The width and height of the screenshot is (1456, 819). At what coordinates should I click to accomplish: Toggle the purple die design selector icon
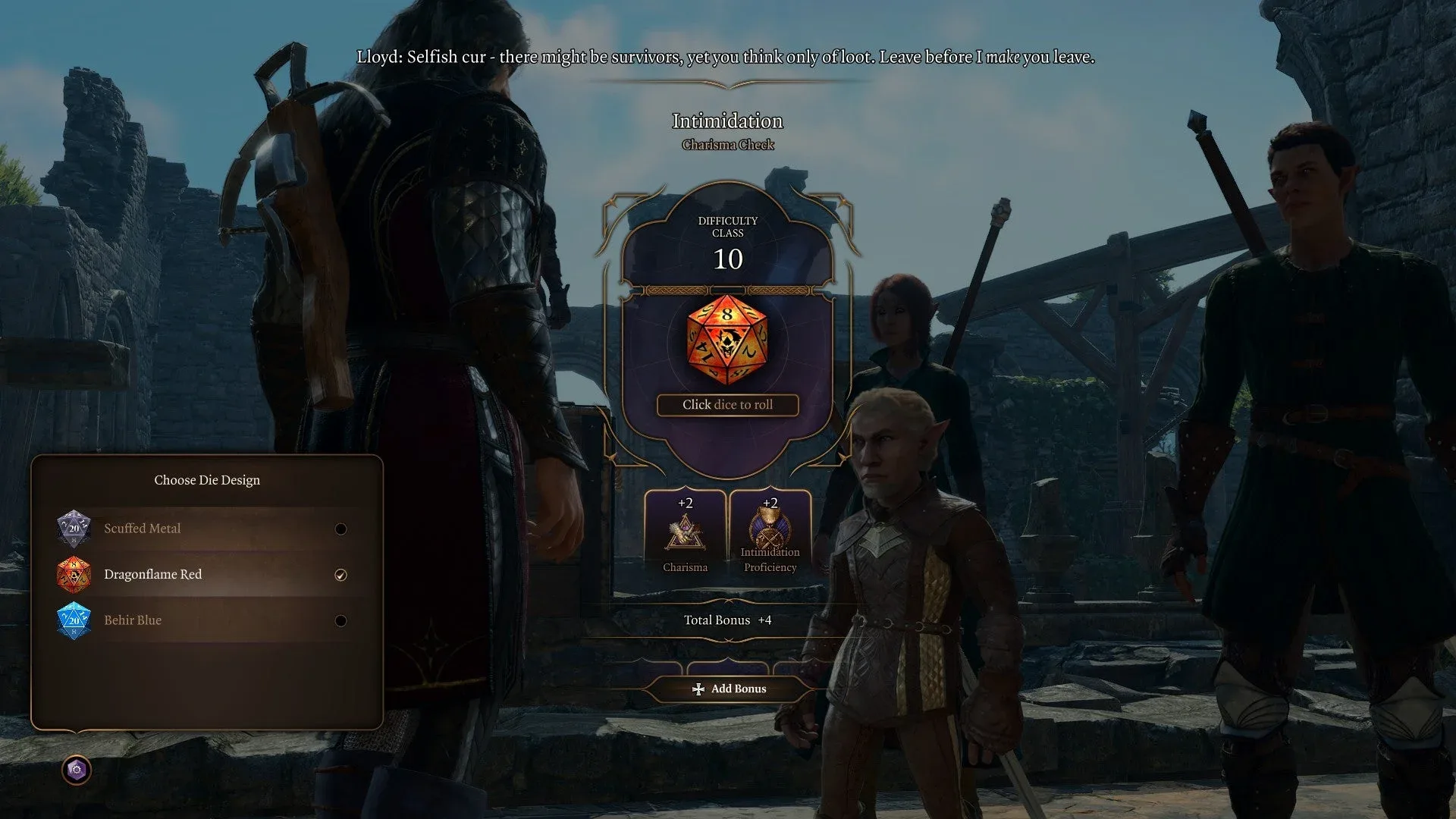pos(76,770)
